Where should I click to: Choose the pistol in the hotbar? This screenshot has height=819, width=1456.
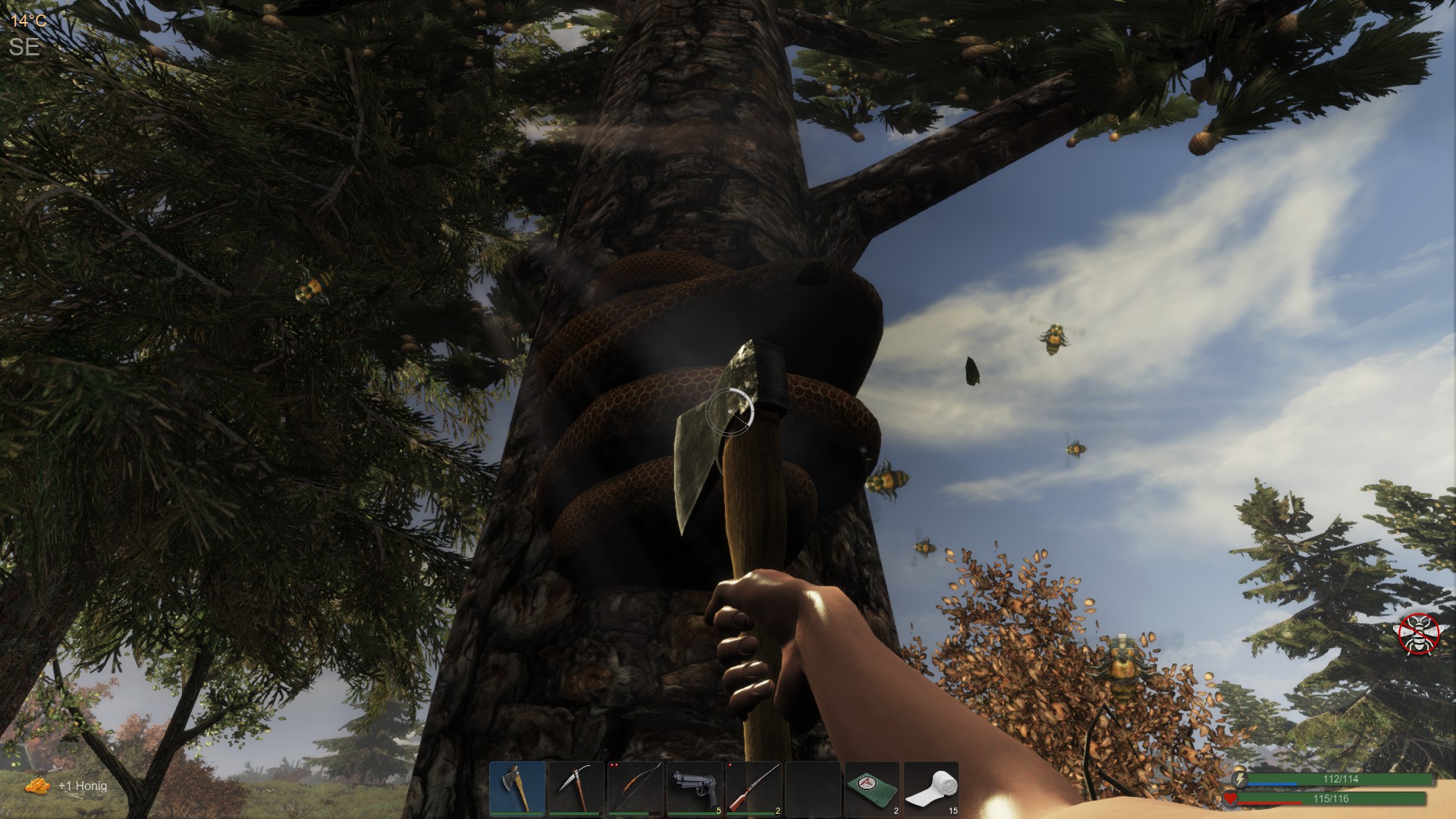[695, 789]
